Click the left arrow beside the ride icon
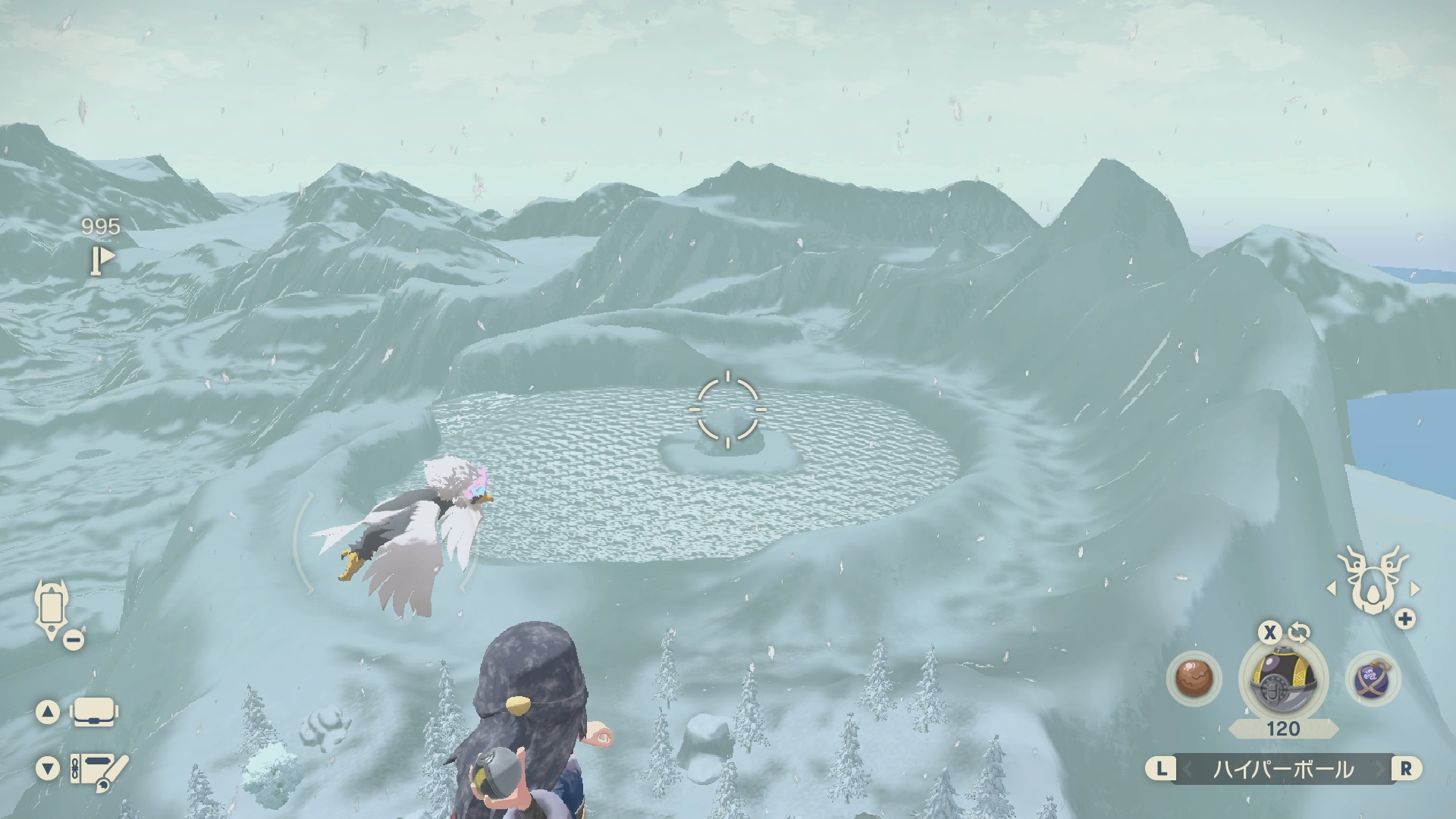Screen dimensions: 1456x819 (x=1331, y=588)
